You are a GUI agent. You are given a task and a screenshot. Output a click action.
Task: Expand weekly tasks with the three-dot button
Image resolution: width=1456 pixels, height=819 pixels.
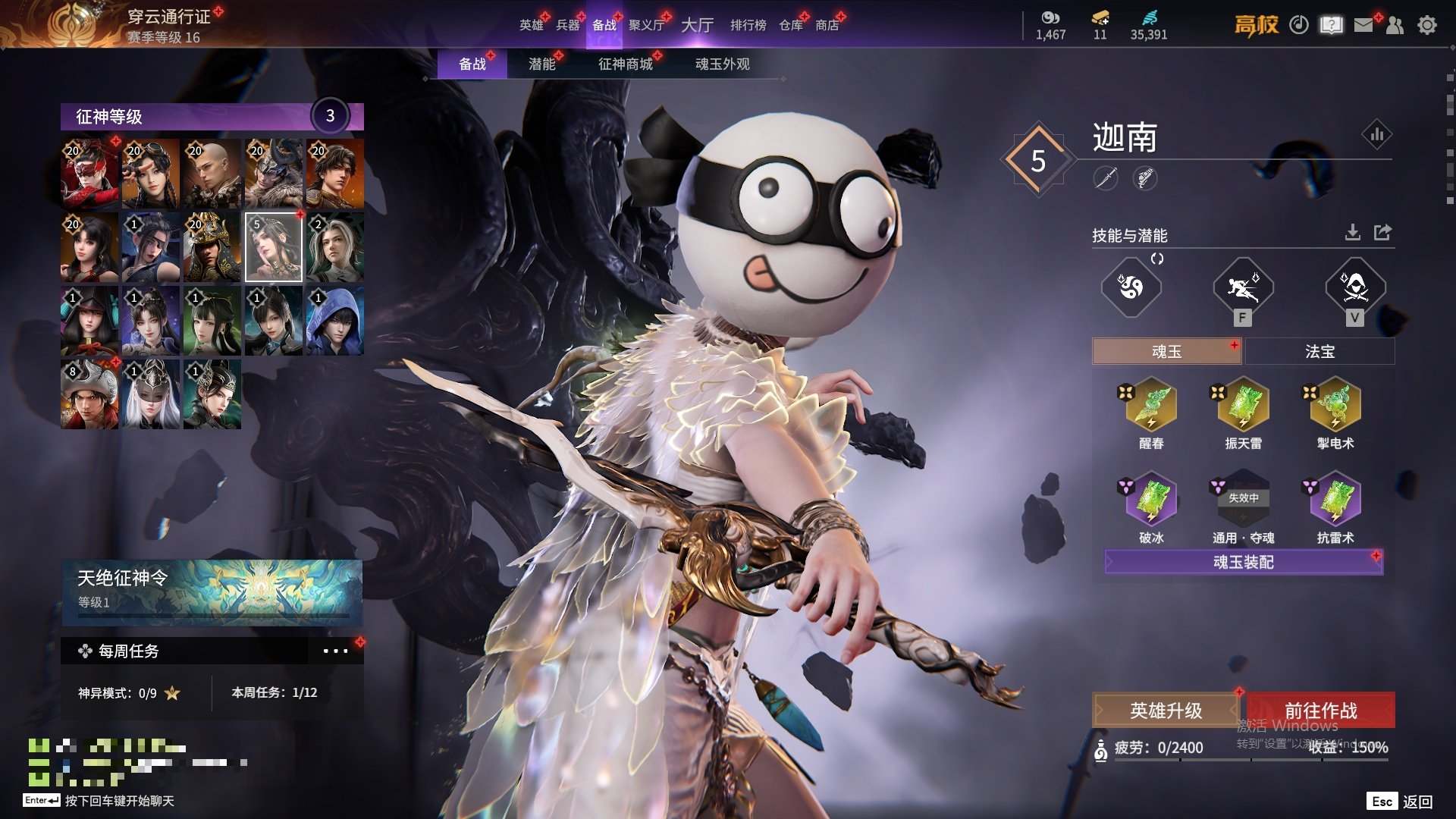point(335,651)
